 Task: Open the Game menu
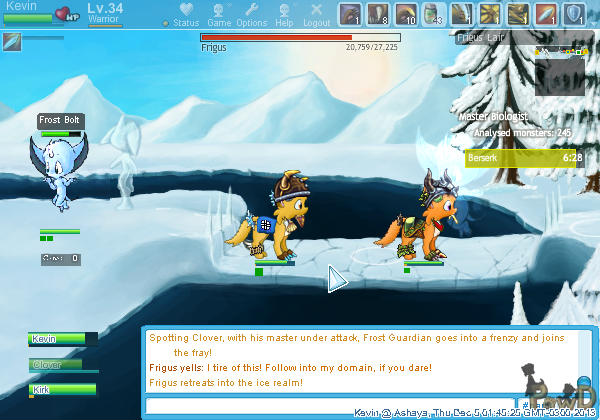click(219, 15)
